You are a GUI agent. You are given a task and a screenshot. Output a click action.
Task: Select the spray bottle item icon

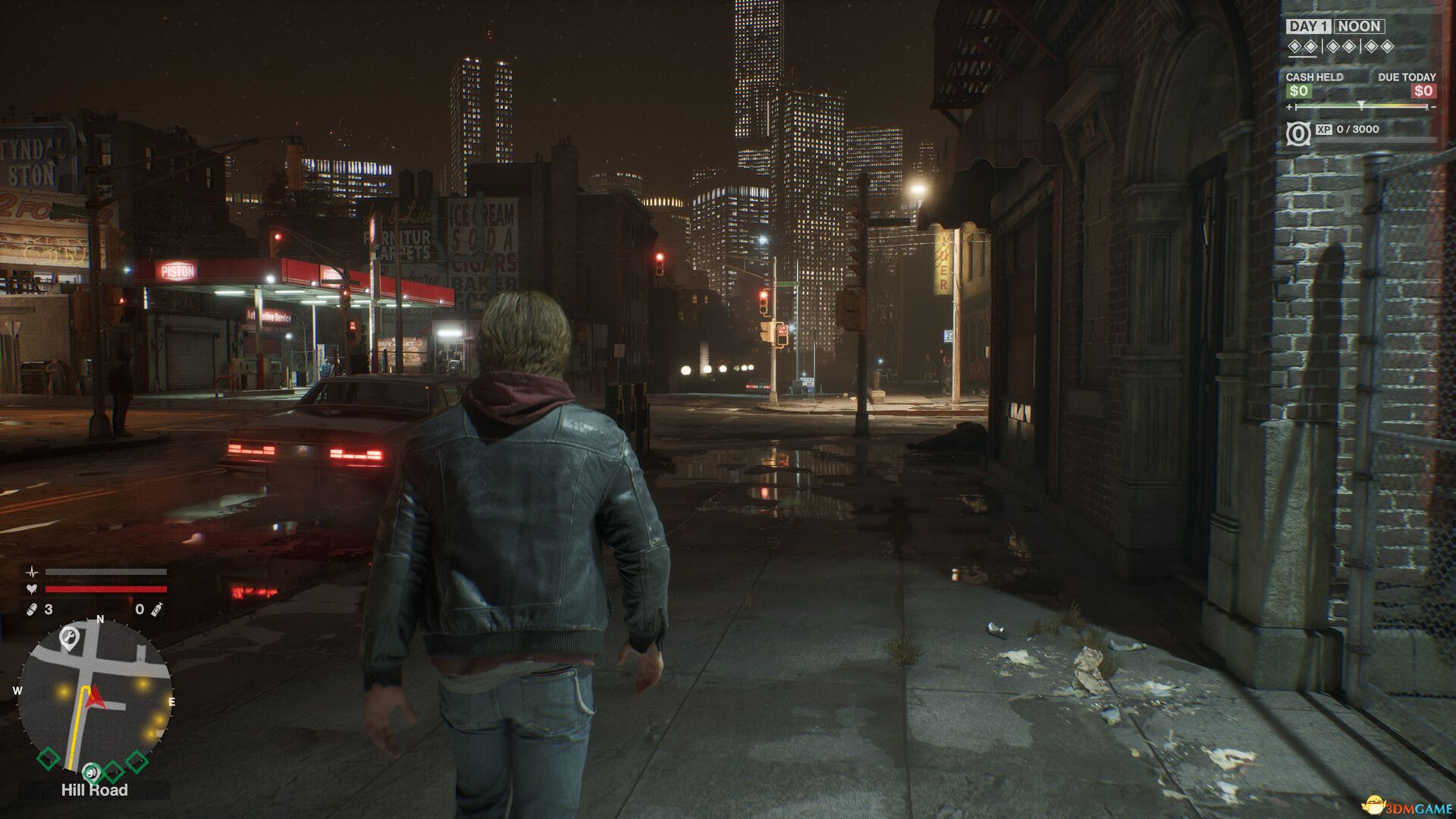click(x=156, y=609)
